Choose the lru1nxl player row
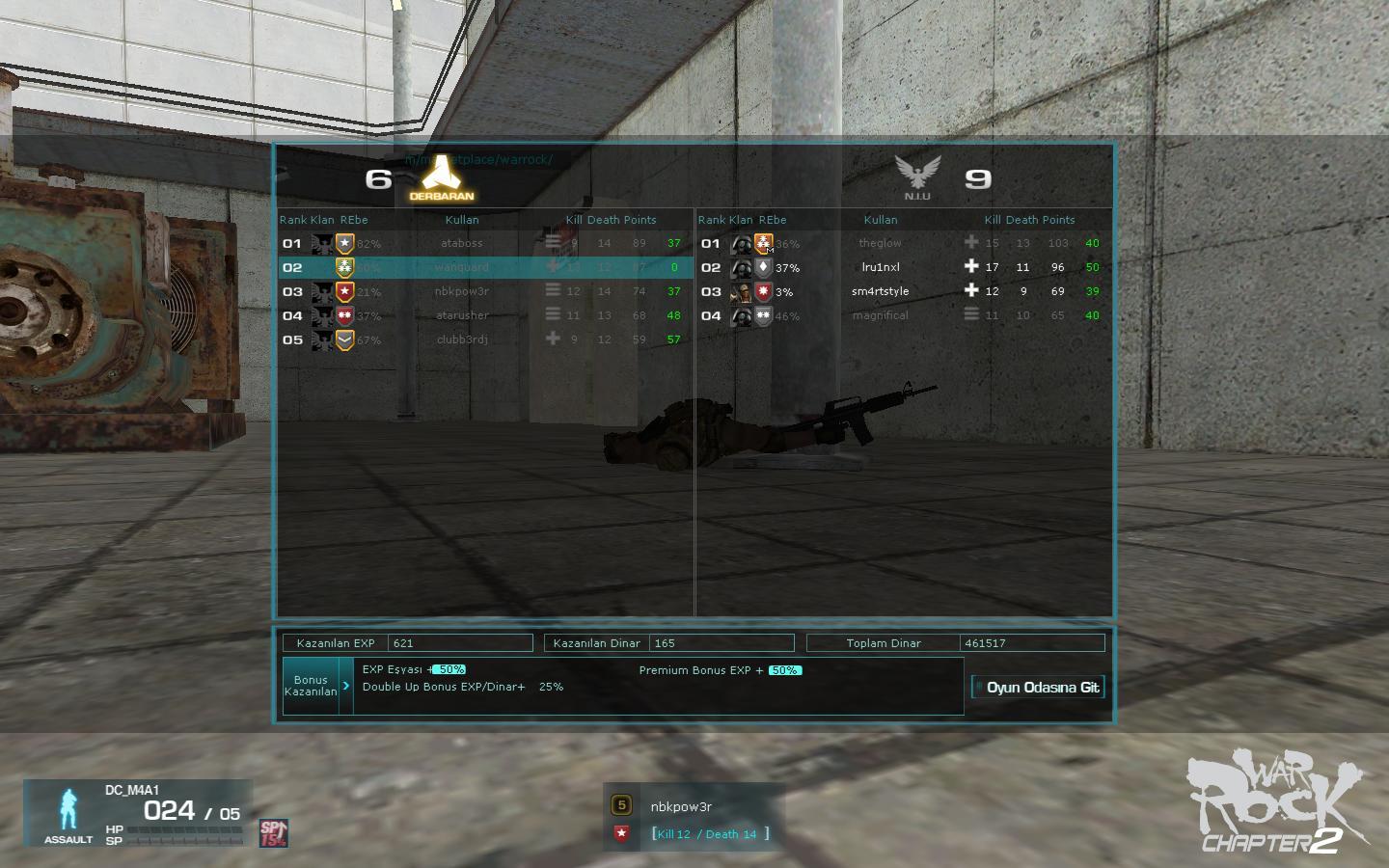The height and width of the screenshot is (868, 1389). [880, 267]
